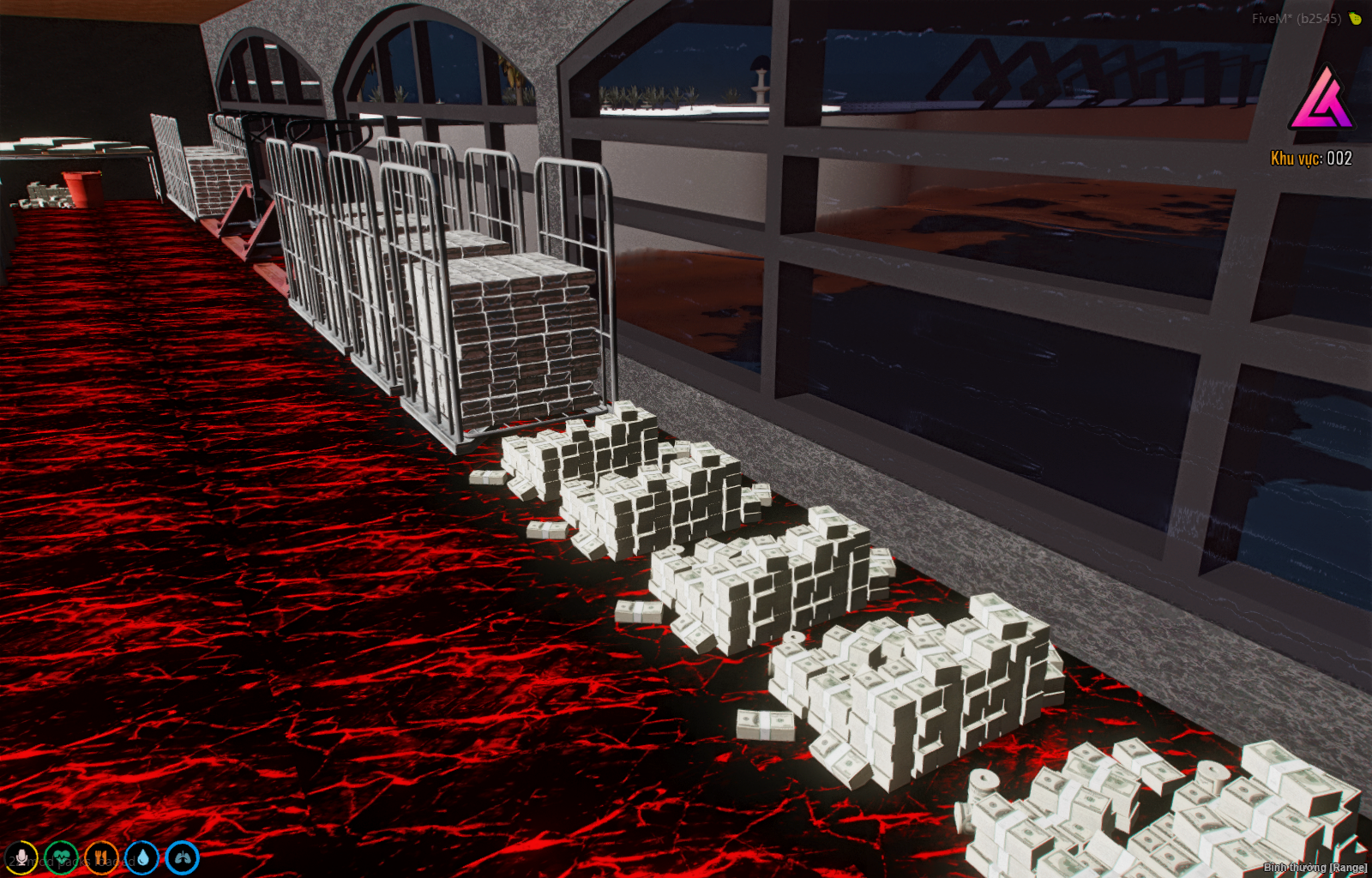The width and height of the screenshot is (1372, 878).
Task: Select the blue water drop thirst icon
Action: coord(141,857)
